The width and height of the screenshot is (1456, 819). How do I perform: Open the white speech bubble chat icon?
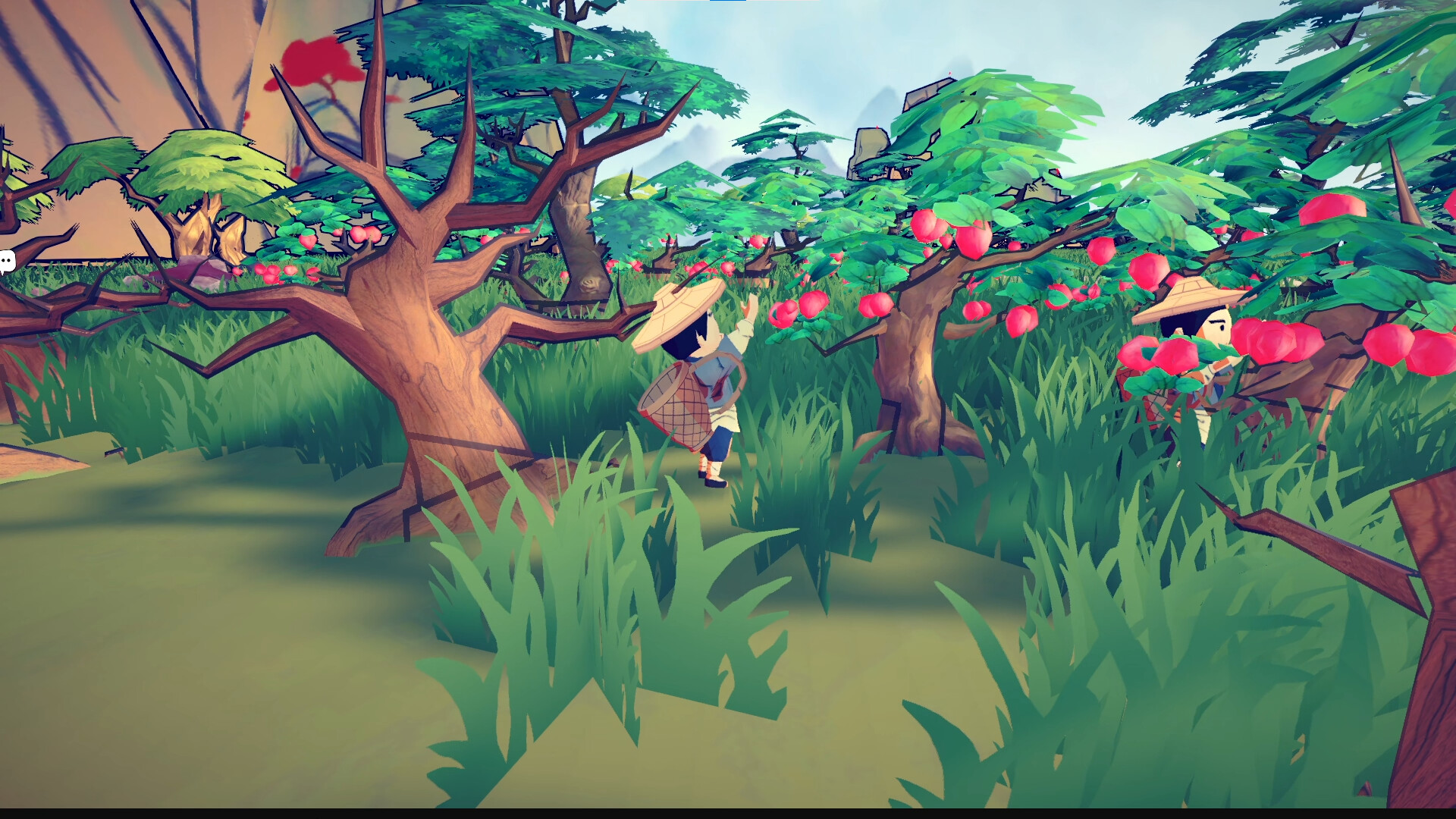(x=6, y=262)
